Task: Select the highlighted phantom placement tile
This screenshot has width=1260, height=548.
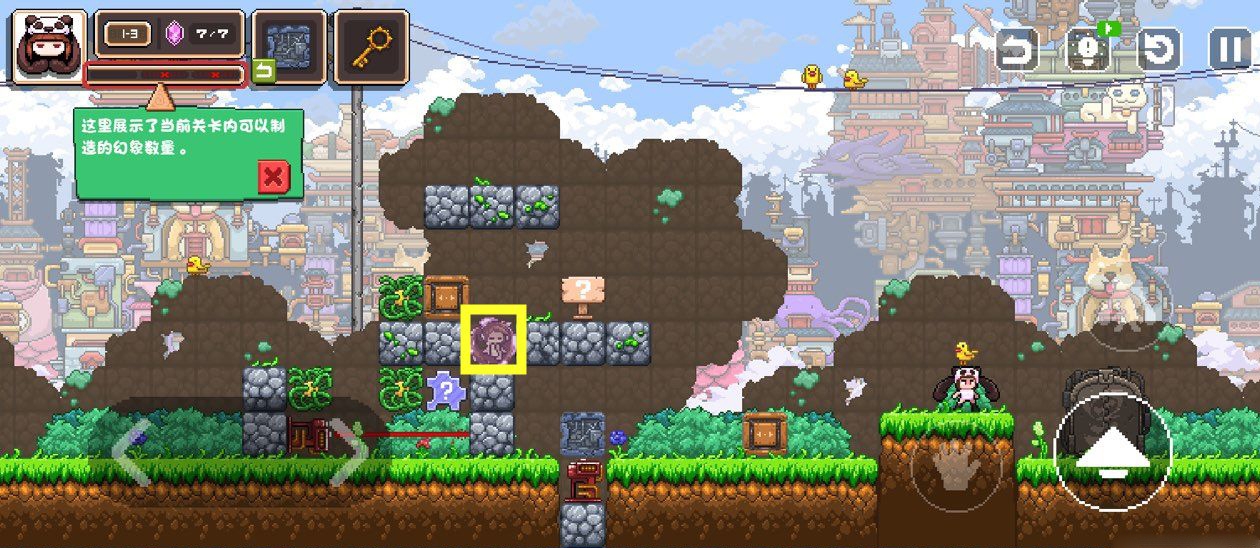Action: (x=494, y=341)
